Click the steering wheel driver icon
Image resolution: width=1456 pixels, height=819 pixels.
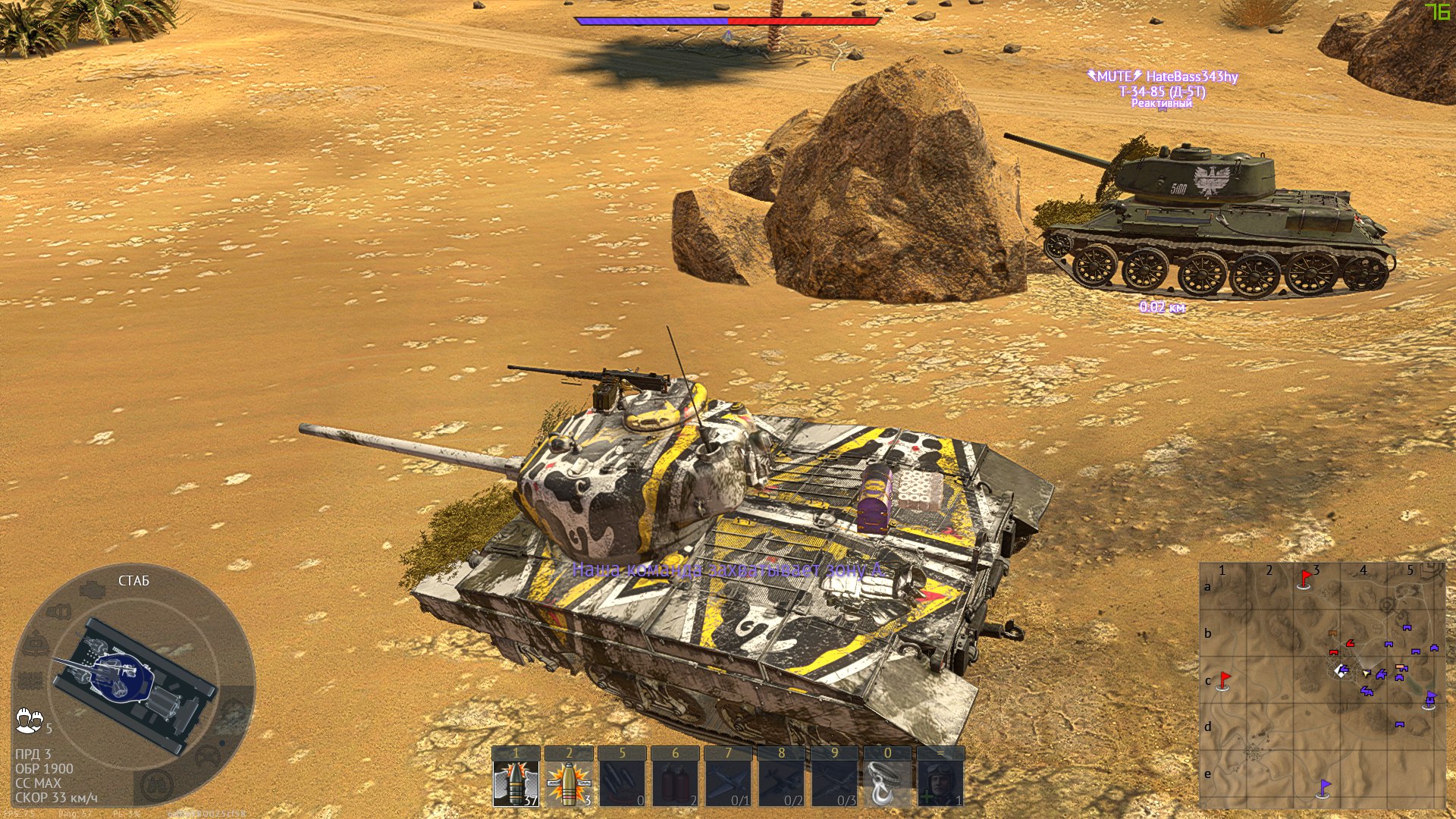[x=207, y=756]
